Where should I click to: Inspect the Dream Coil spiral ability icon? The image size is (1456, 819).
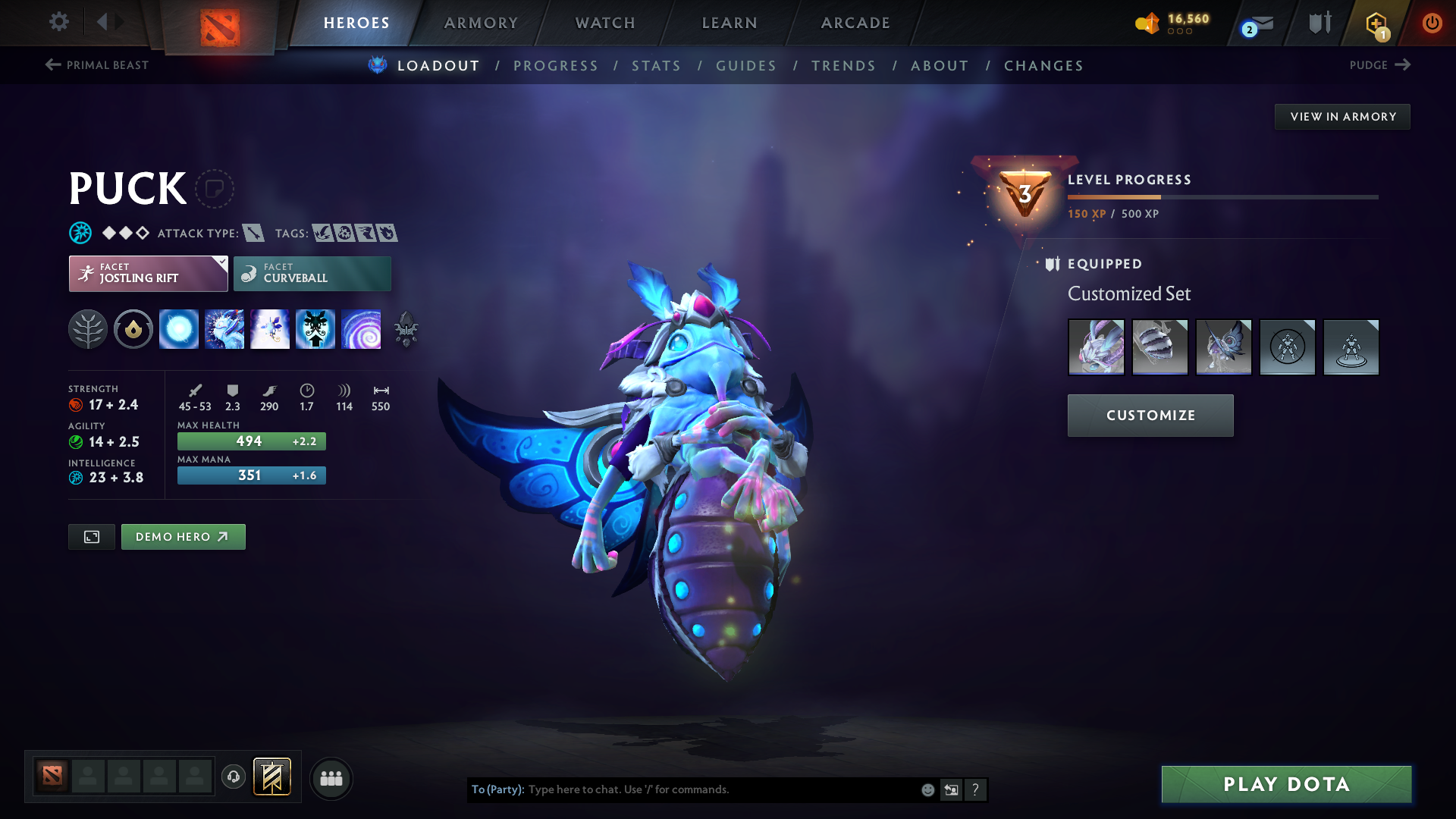tap(362, 329)
